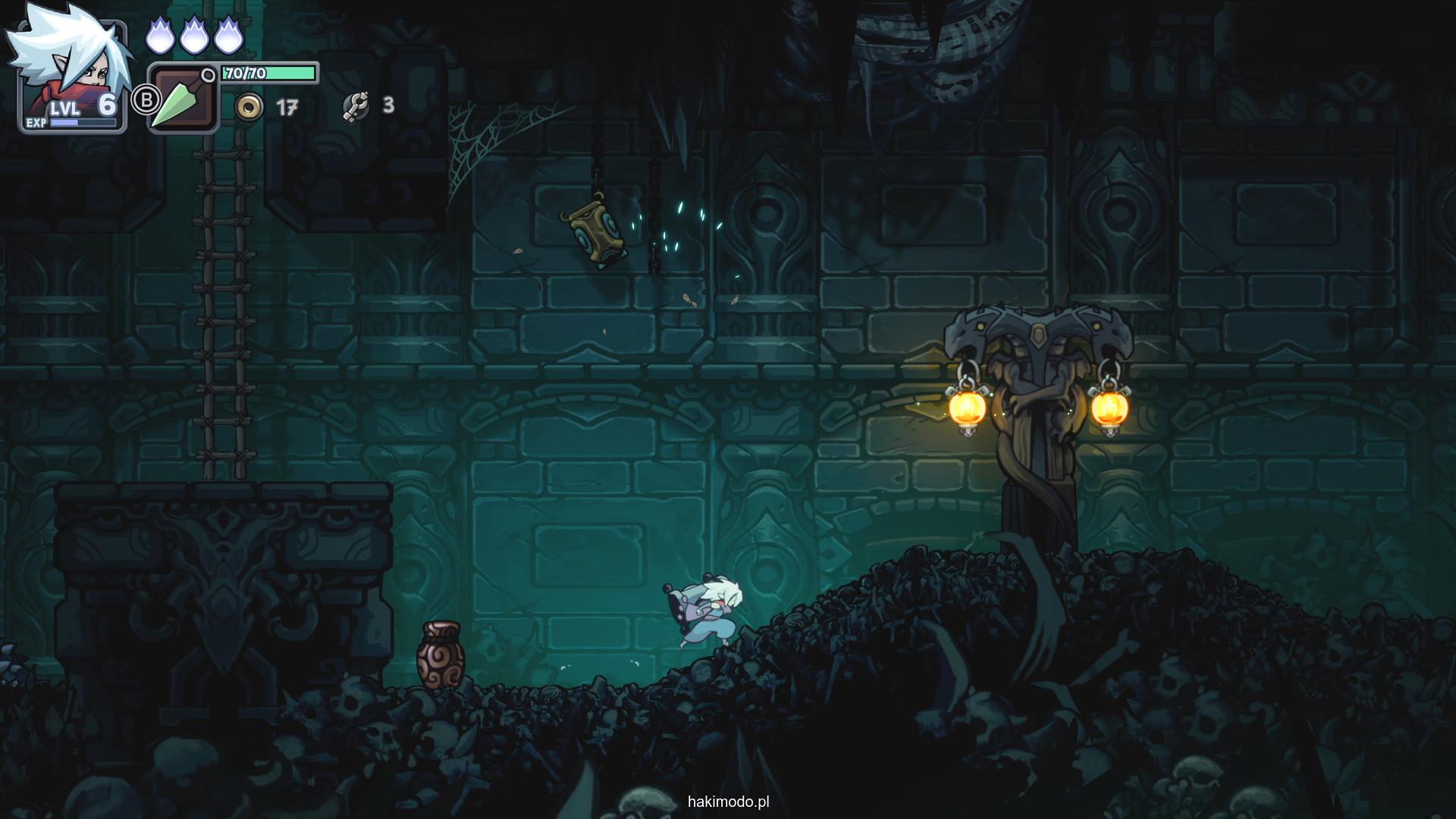Open the hakimodo.pl watermark link
This screenshot has width=1456, height=819.
[x=728, y=802]
